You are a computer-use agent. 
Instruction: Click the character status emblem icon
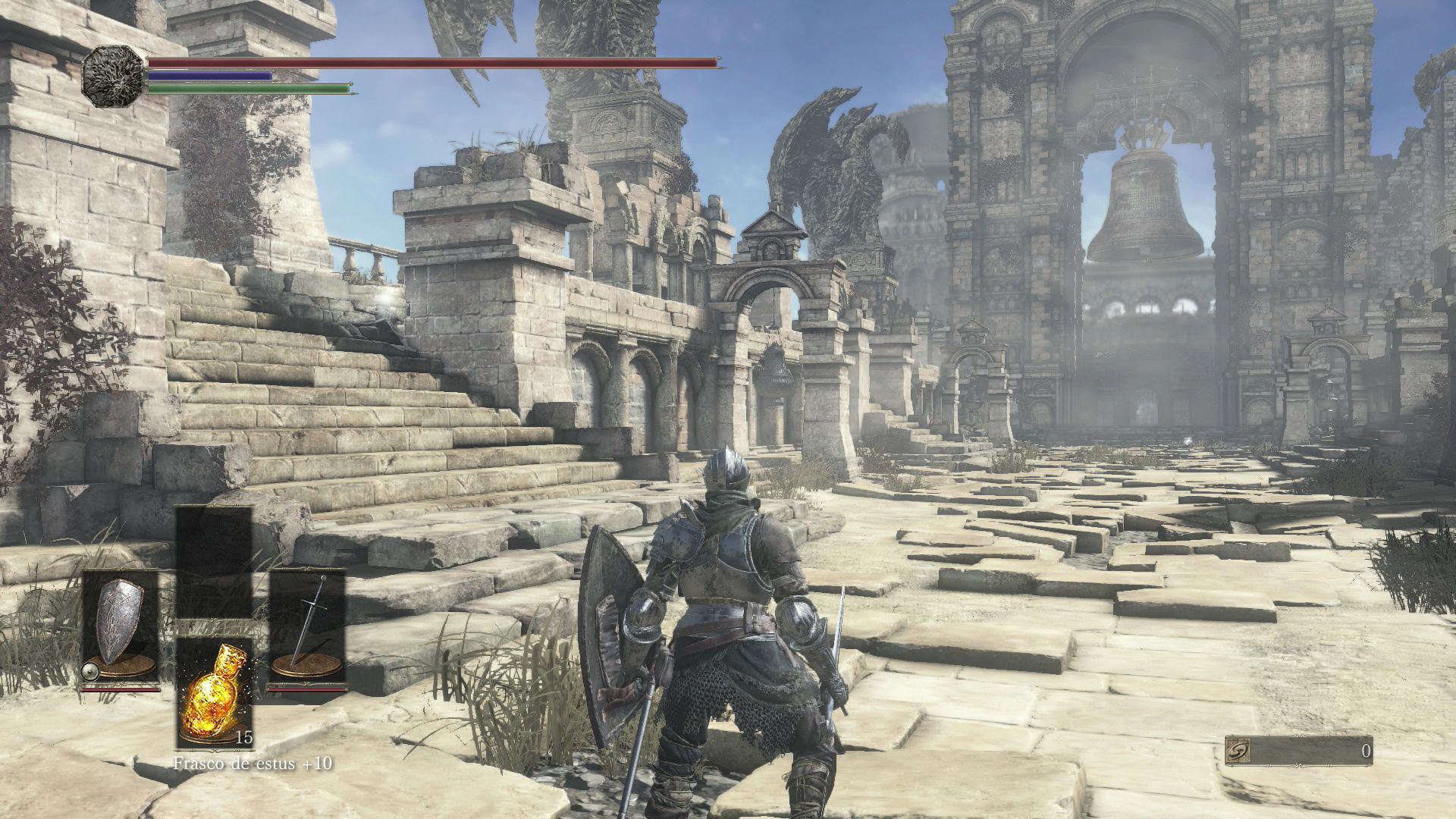pyautogui.click(x=113, y=75)
